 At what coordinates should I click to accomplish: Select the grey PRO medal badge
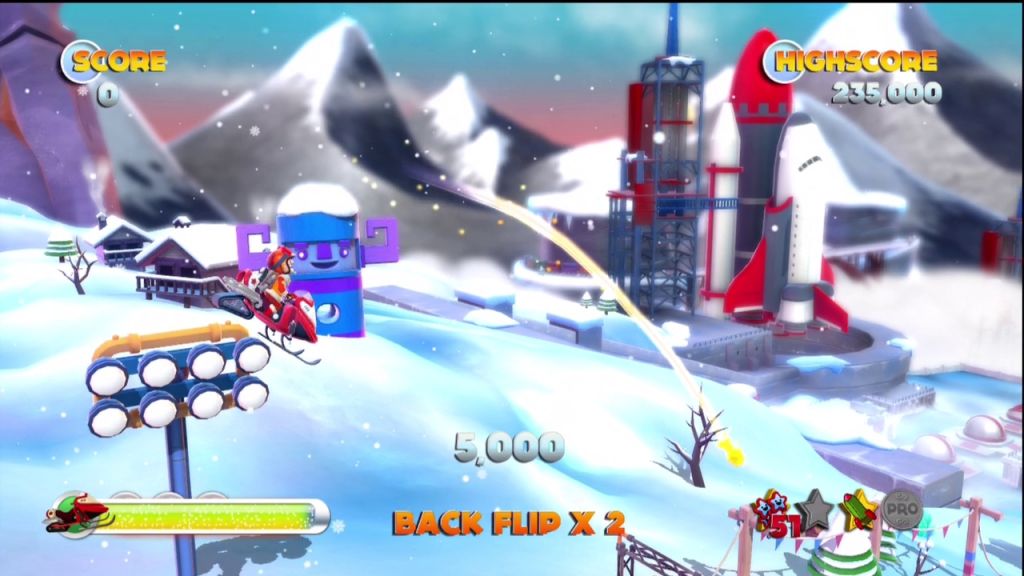click(x=901, y=510)
